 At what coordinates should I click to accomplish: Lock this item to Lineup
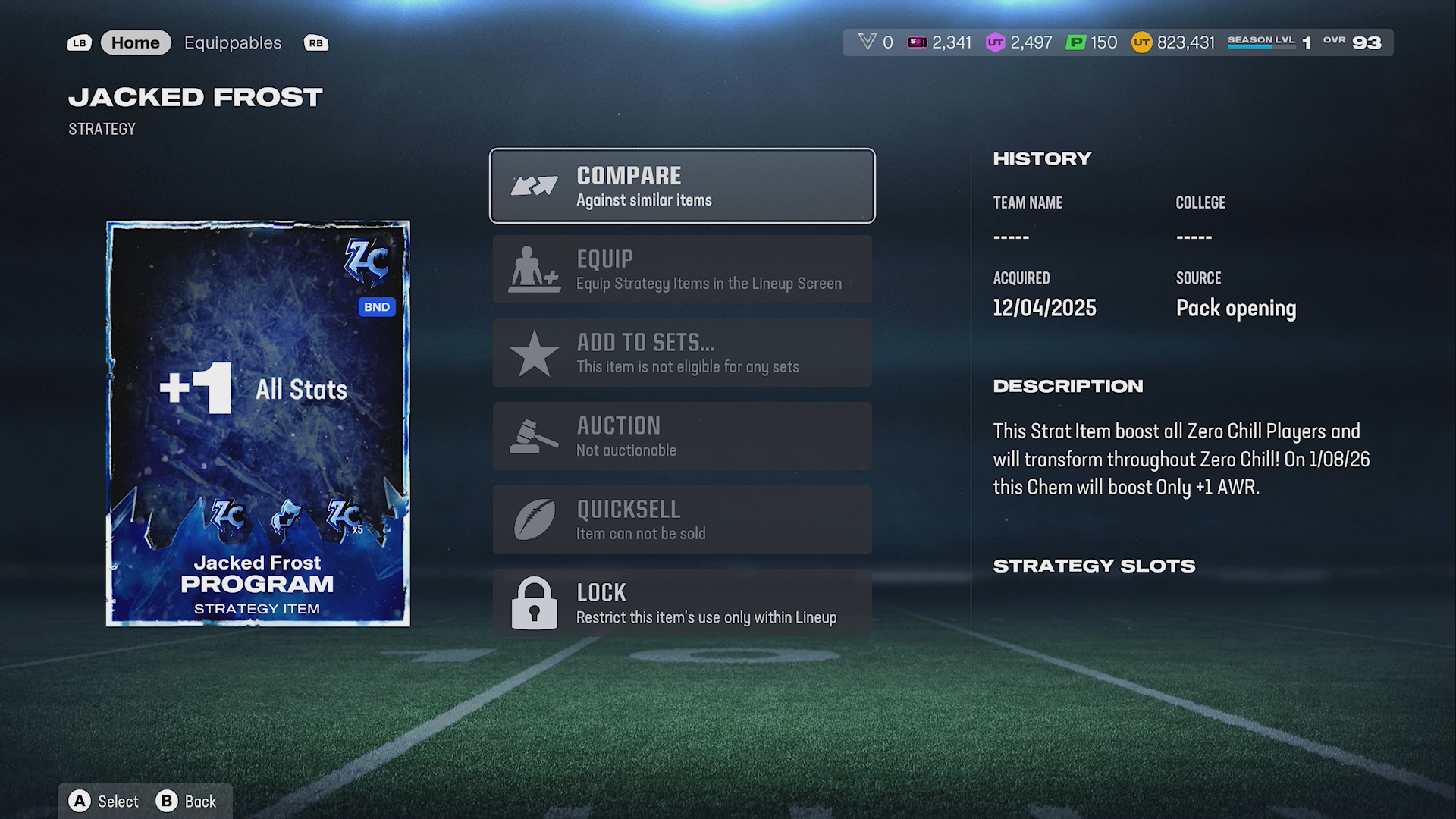click(682, 603)
